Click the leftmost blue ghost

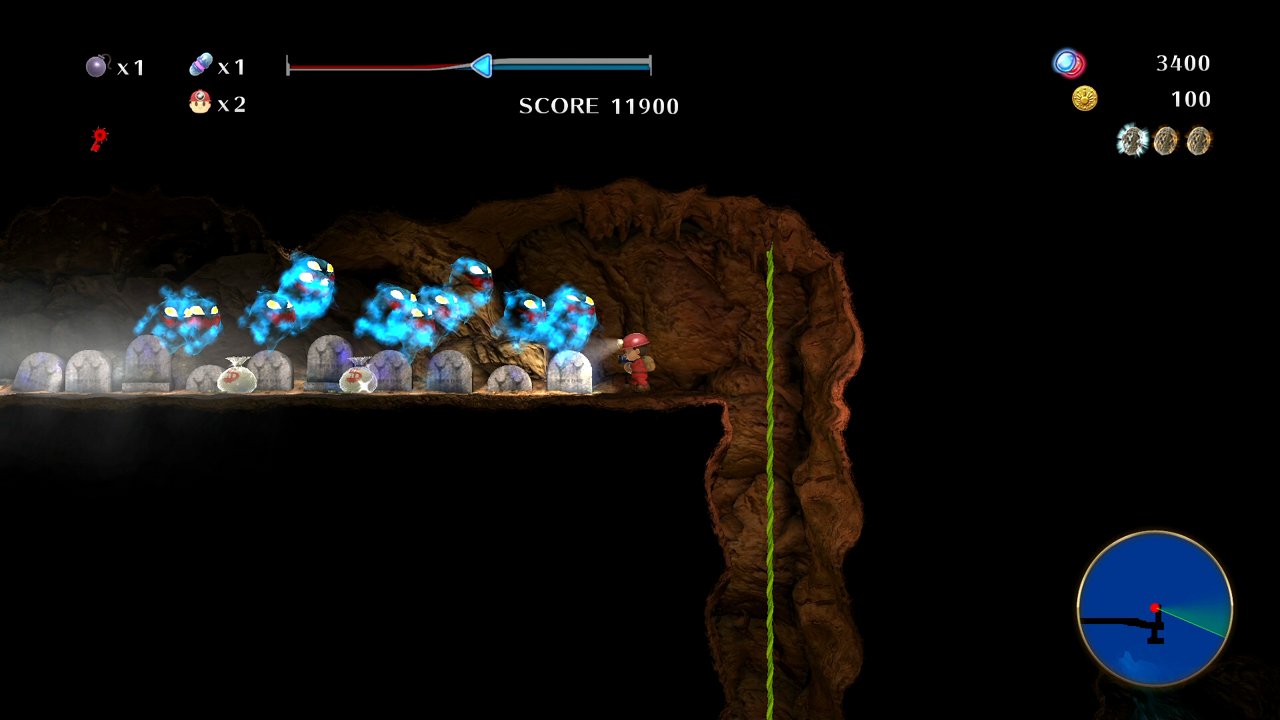coord(180,315)
